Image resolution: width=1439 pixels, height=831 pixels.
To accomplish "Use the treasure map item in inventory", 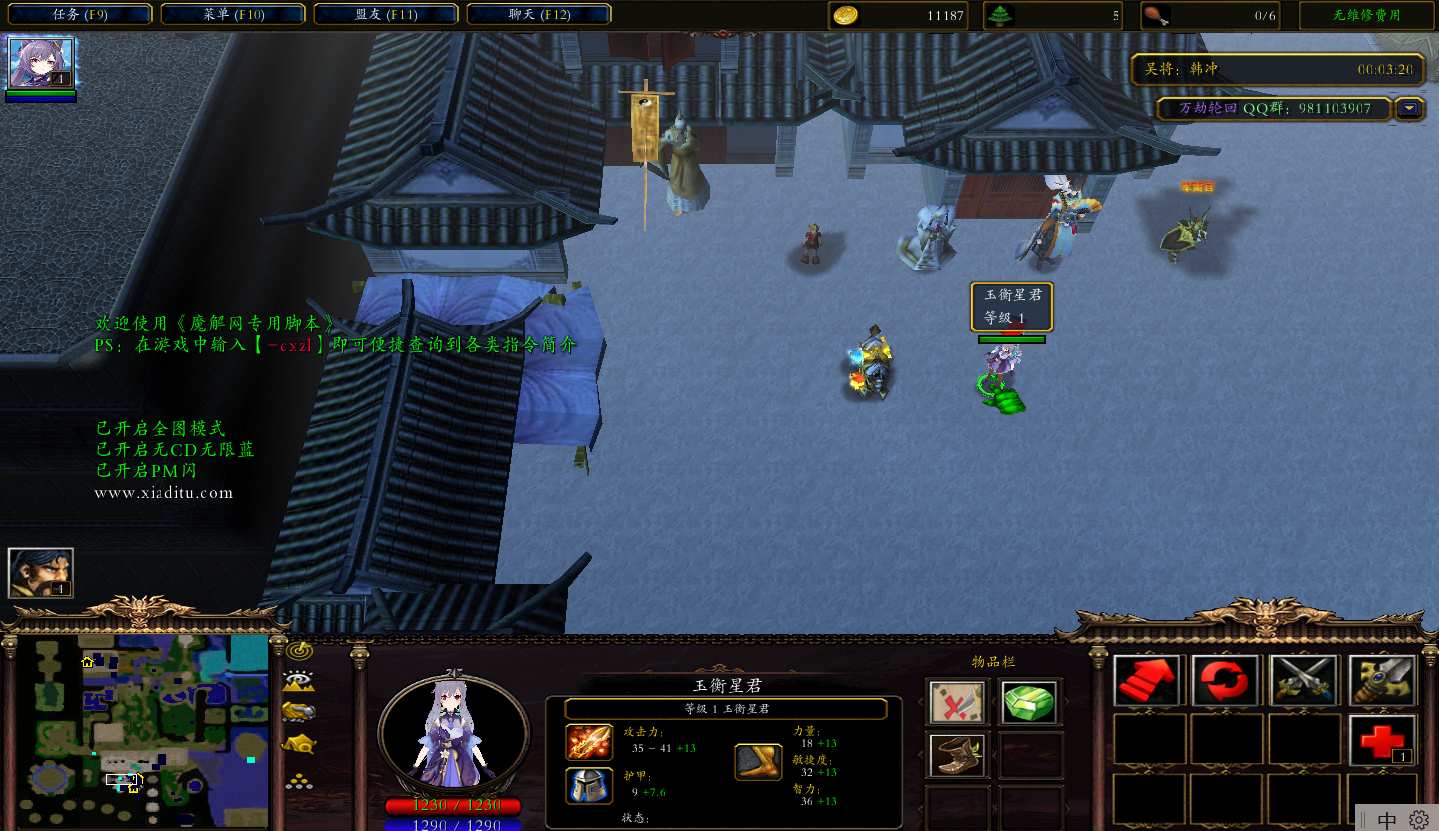I will (957, 703).
